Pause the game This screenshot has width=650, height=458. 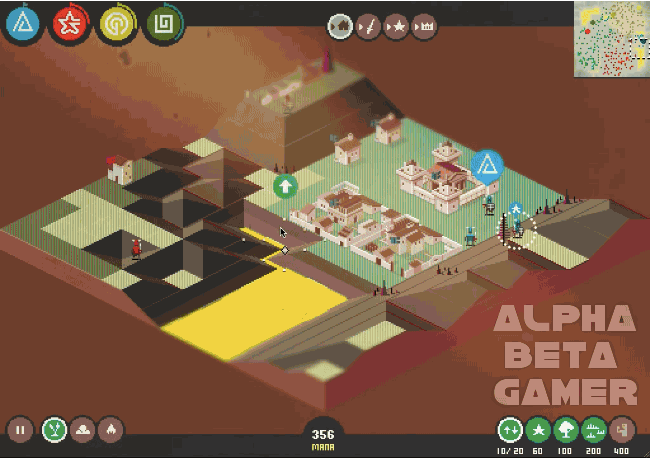point(20,430)
